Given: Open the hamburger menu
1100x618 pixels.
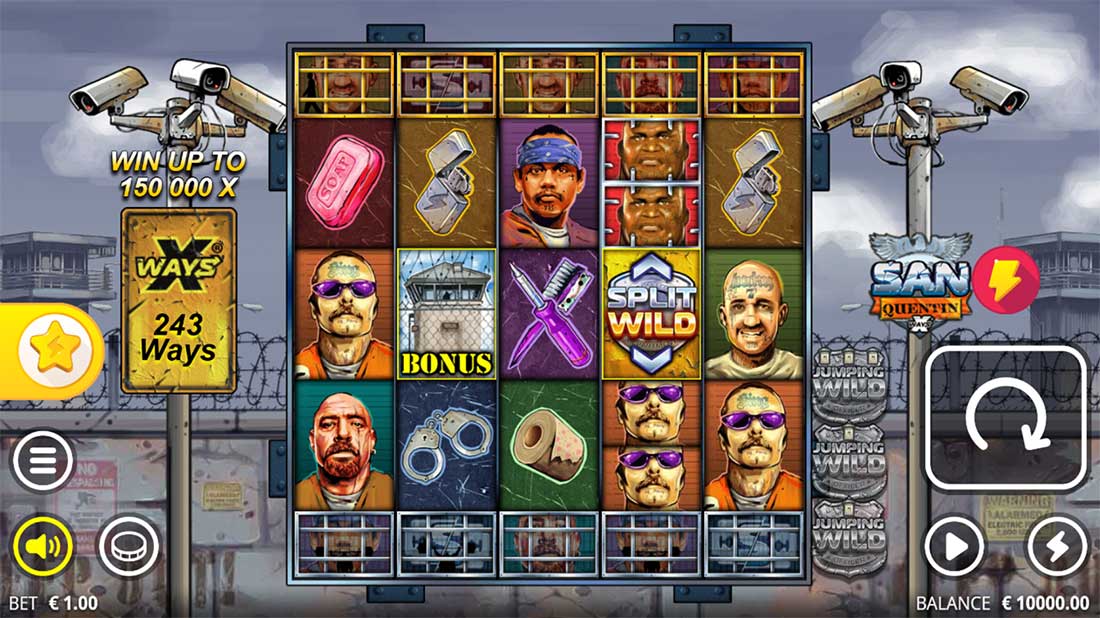Looking at the screenshot, I should (42, 461).
